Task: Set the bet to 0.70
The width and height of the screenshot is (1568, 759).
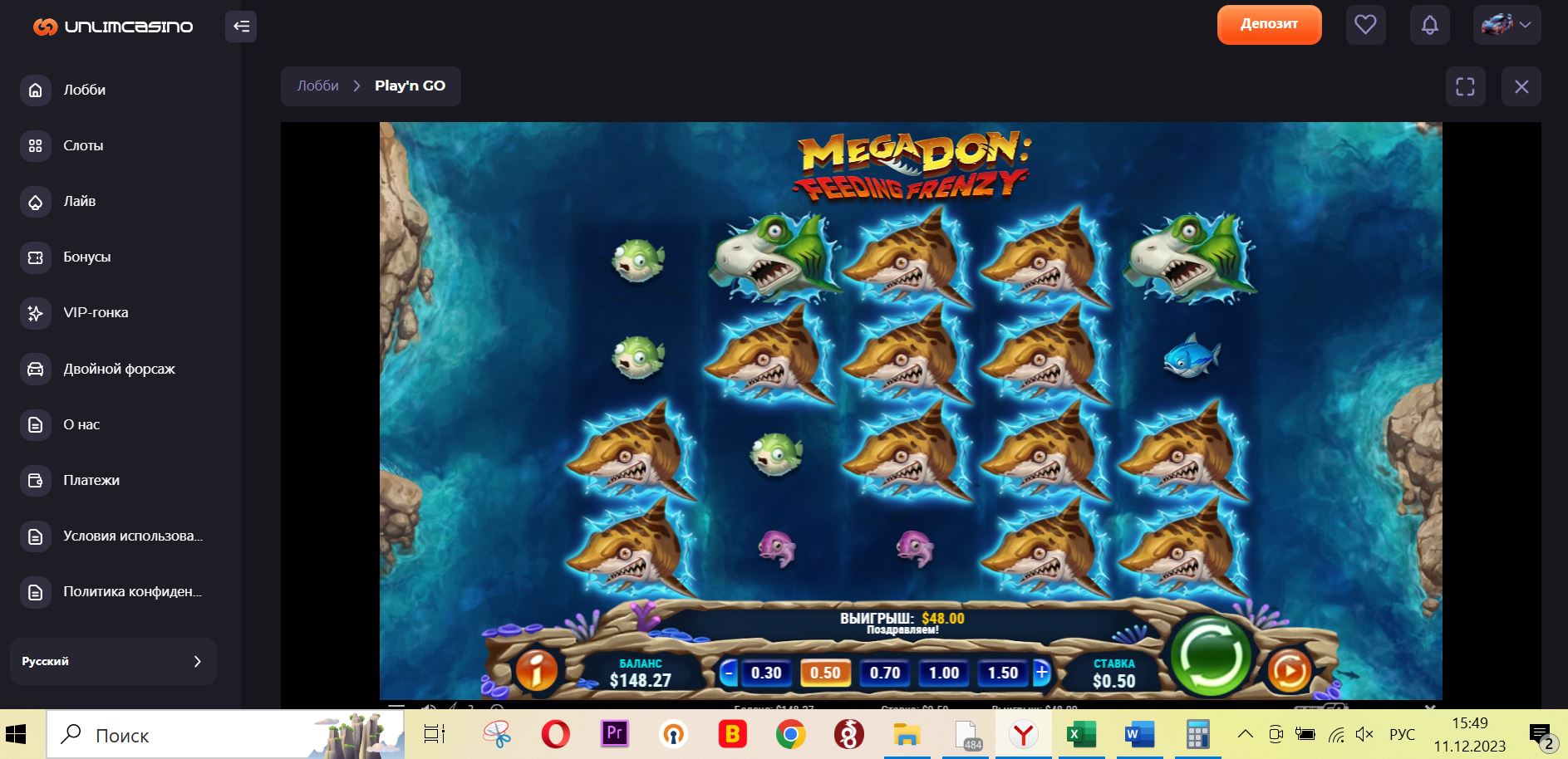Action: point(884,673)
